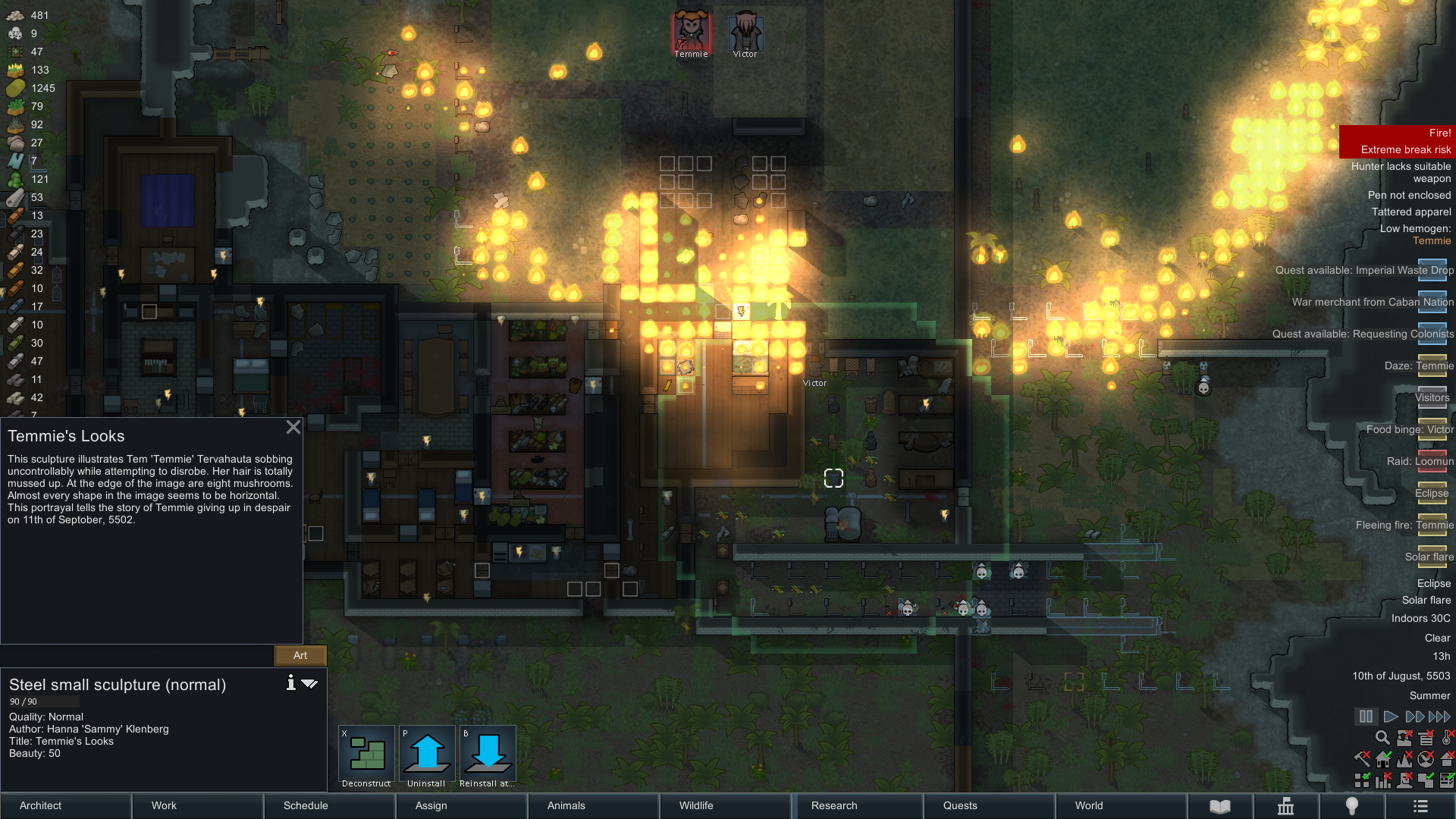The width and height of the screenshot is (1456, 819).
Task: Open the Quests tab
Action: (x=990, y=805)
